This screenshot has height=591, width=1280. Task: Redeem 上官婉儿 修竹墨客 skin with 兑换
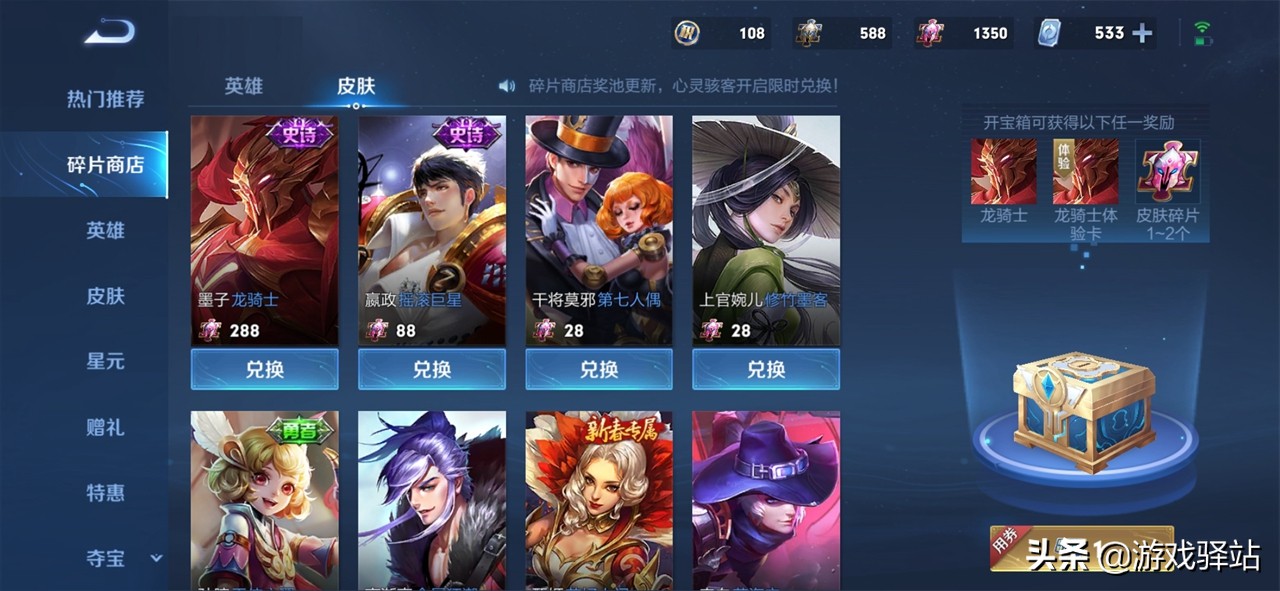point(766,369)
